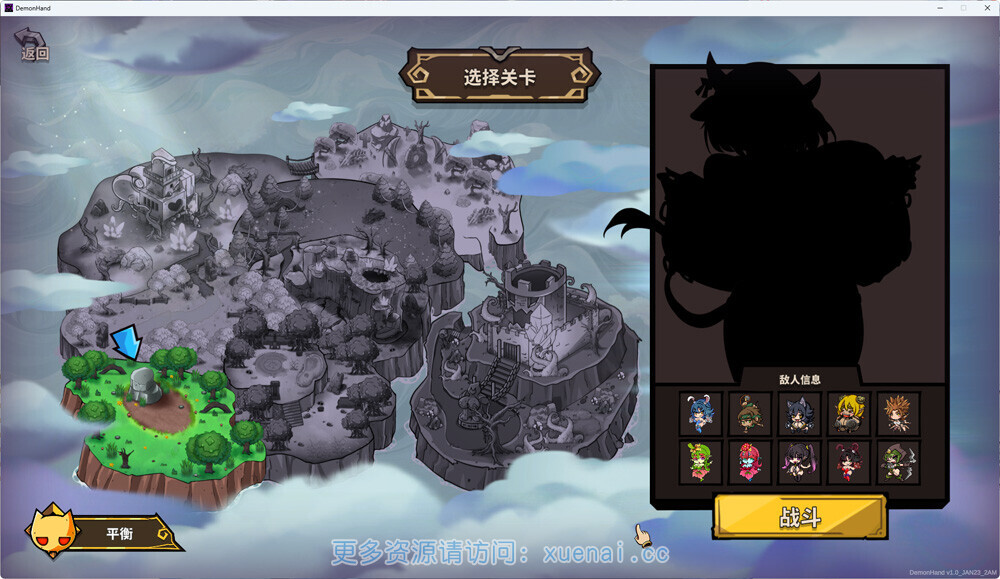1000x579 pixels.
Task: Choose the blonde ram-horned enemy portrait
Action: 849,413
